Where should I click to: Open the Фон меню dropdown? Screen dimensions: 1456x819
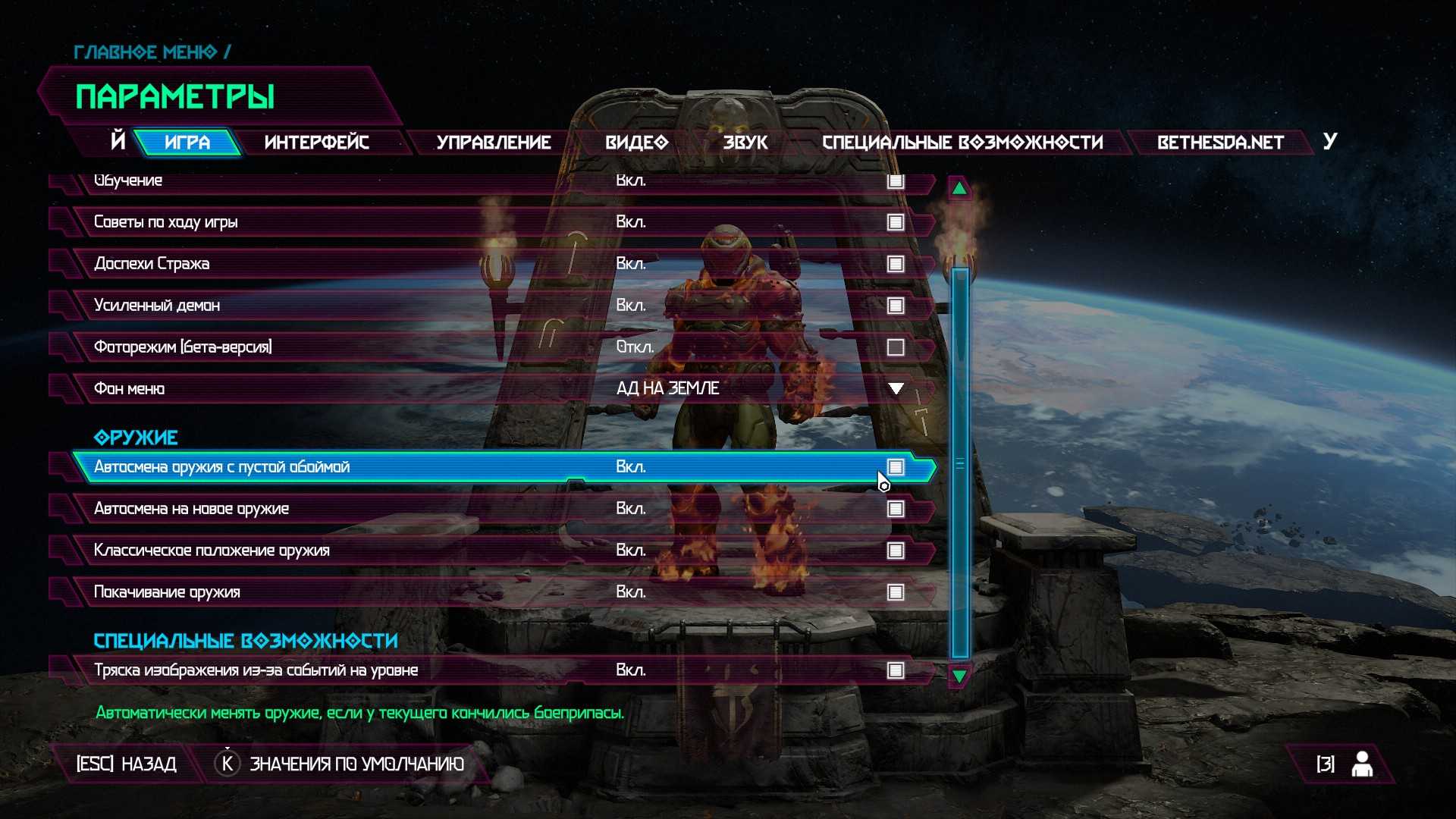tap(896, 389)
